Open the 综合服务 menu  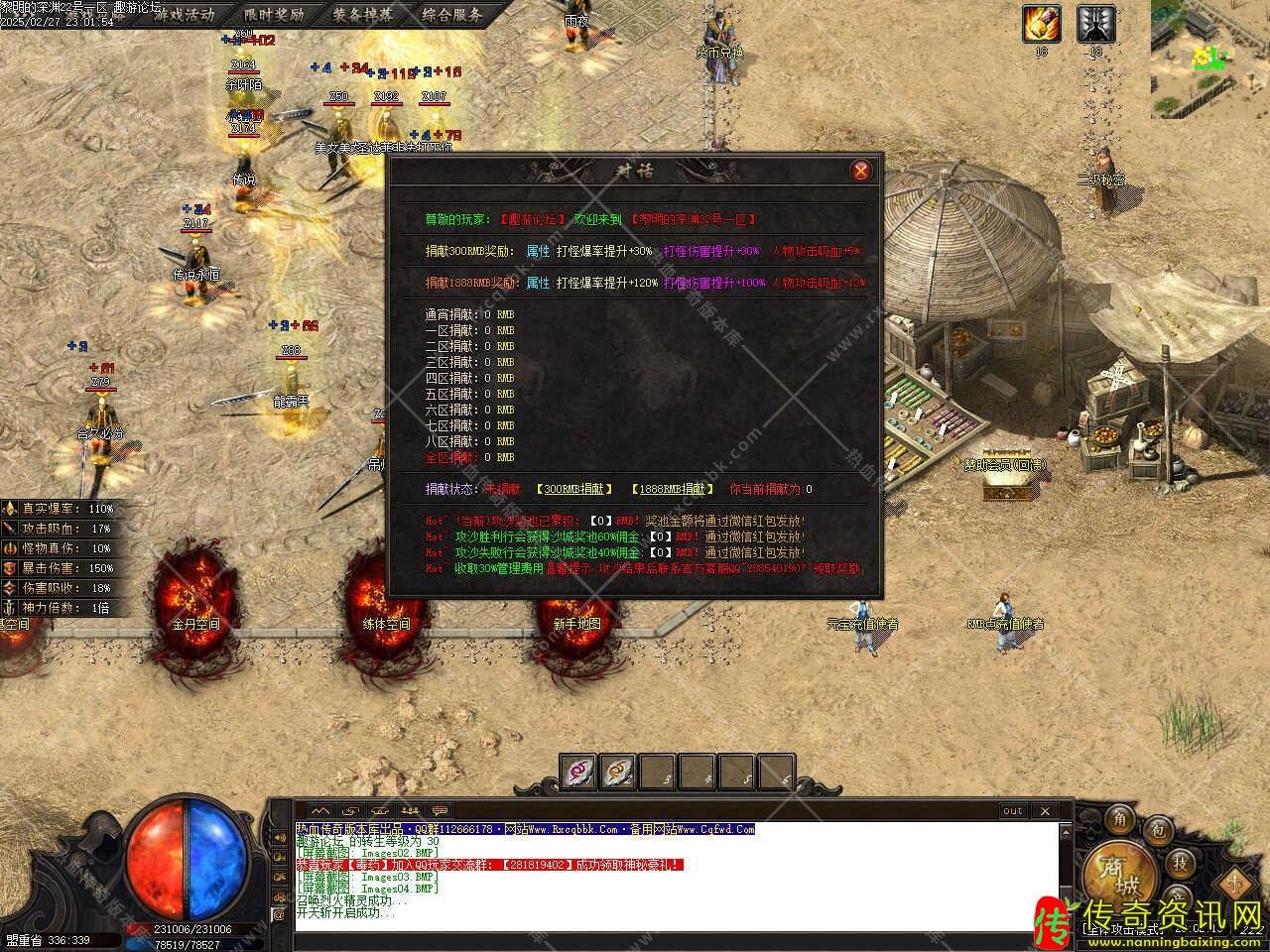[x=452, y=14]
